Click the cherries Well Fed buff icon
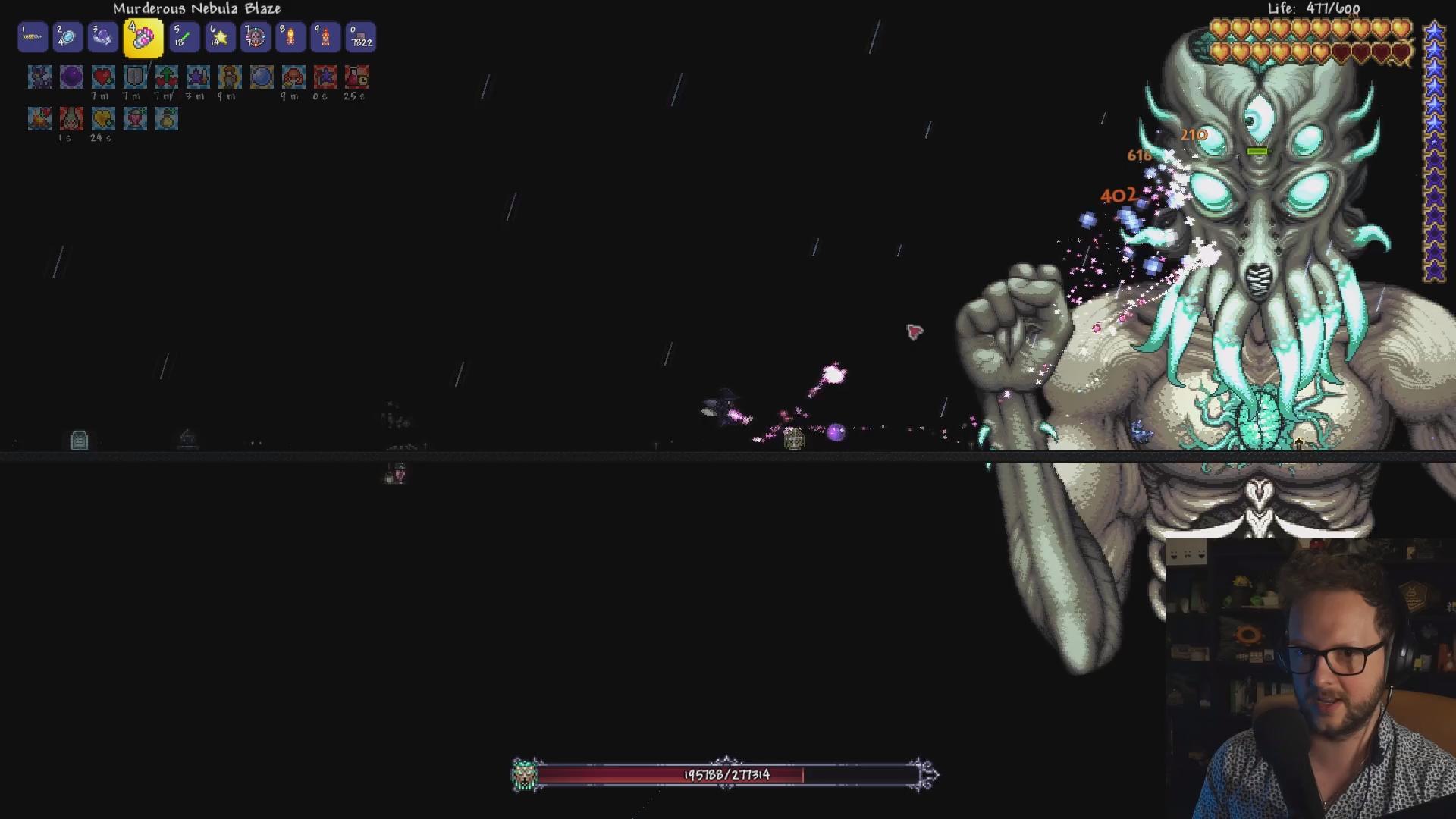The height and width of the screenshot is (819, 1456). (167, 77)
